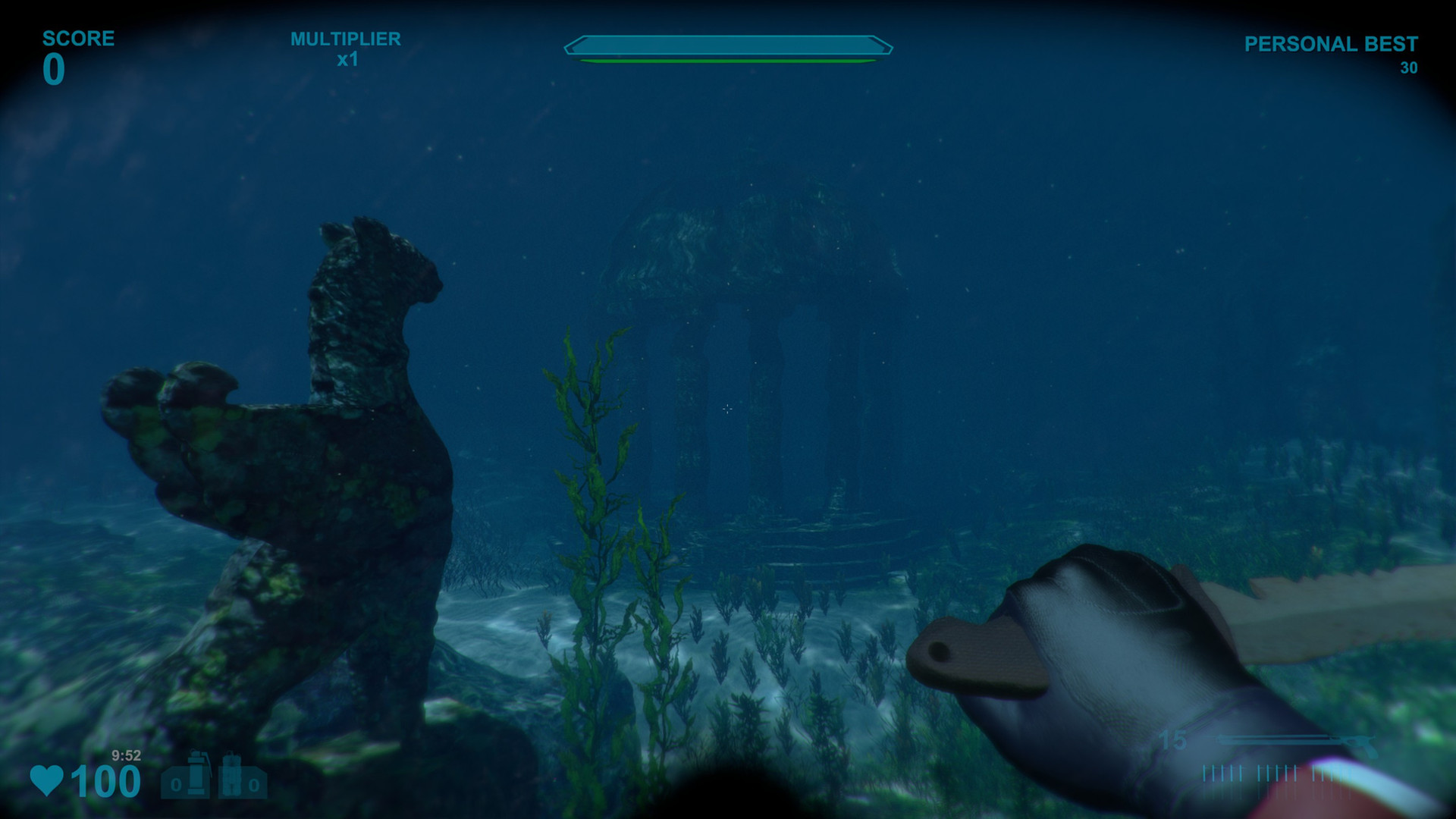The height and width of the screenshot is (819, 1456).
Task: Expand the grenade count readout
Action: [177, 783]
